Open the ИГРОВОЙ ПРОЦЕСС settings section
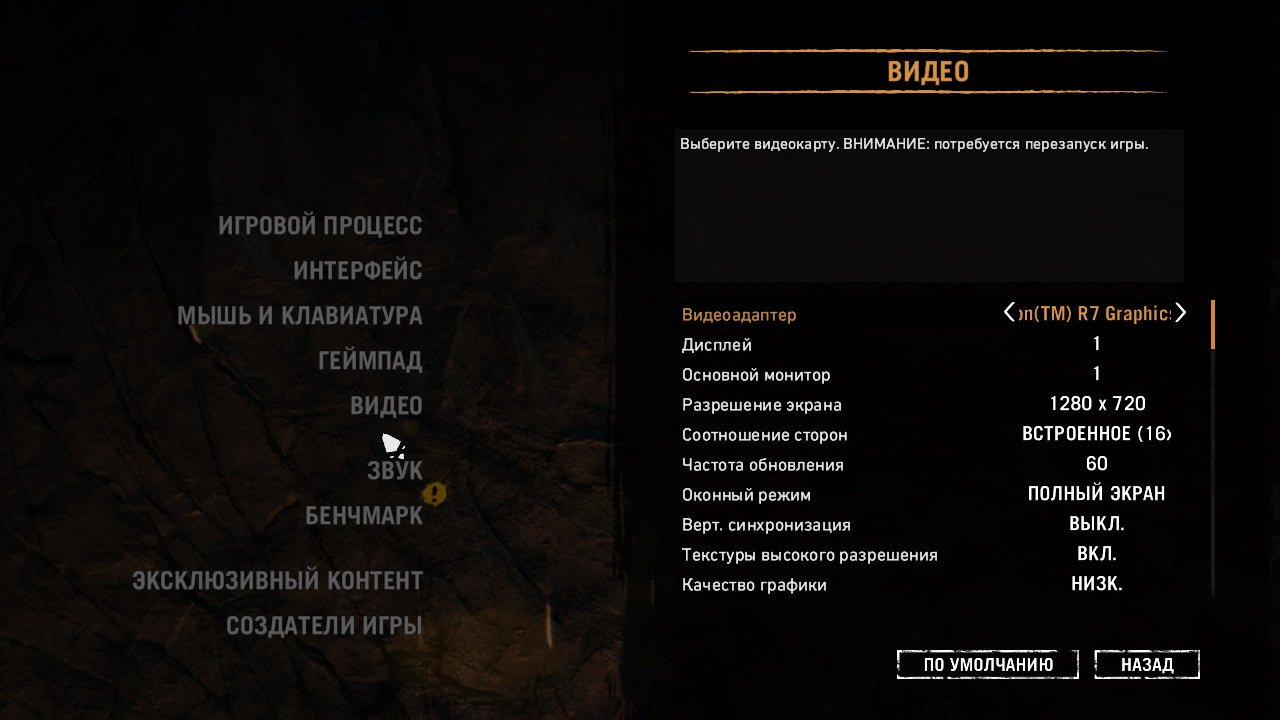The width and height of the screenshot is (1280, 720). coord(320,226)
